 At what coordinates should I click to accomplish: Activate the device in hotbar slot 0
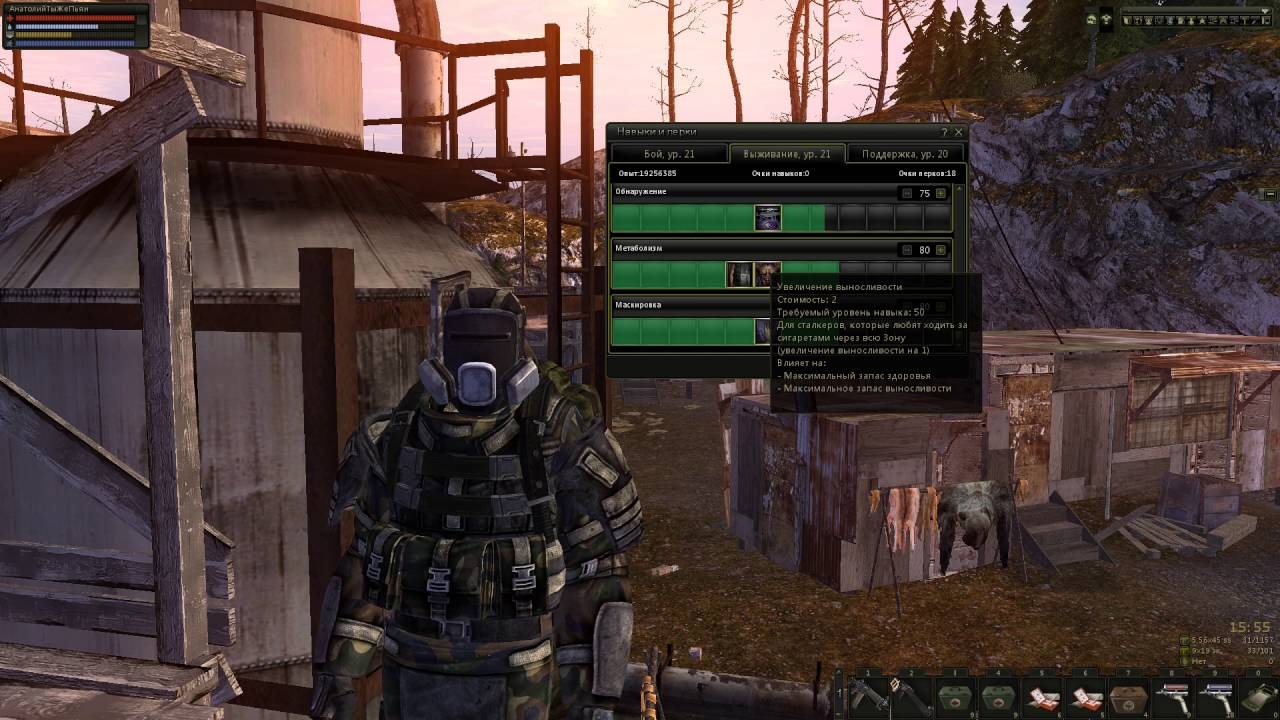[x=1257, y=693]
